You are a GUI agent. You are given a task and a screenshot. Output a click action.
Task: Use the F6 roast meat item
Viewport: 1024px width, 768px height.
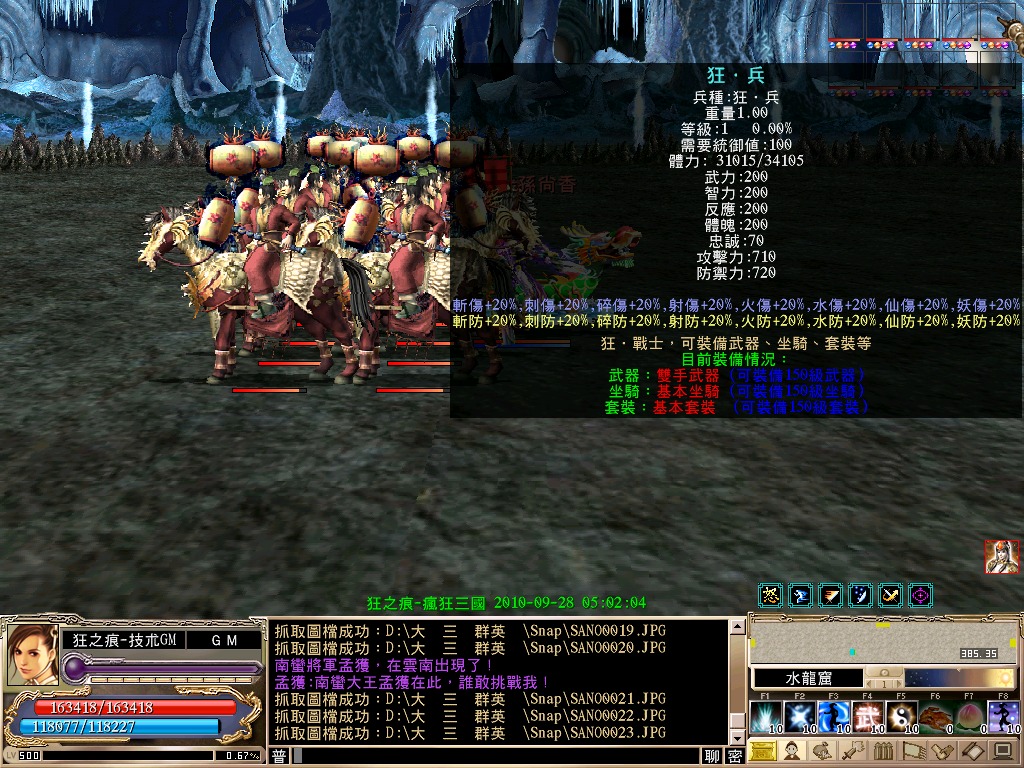[x=936, y=716]
